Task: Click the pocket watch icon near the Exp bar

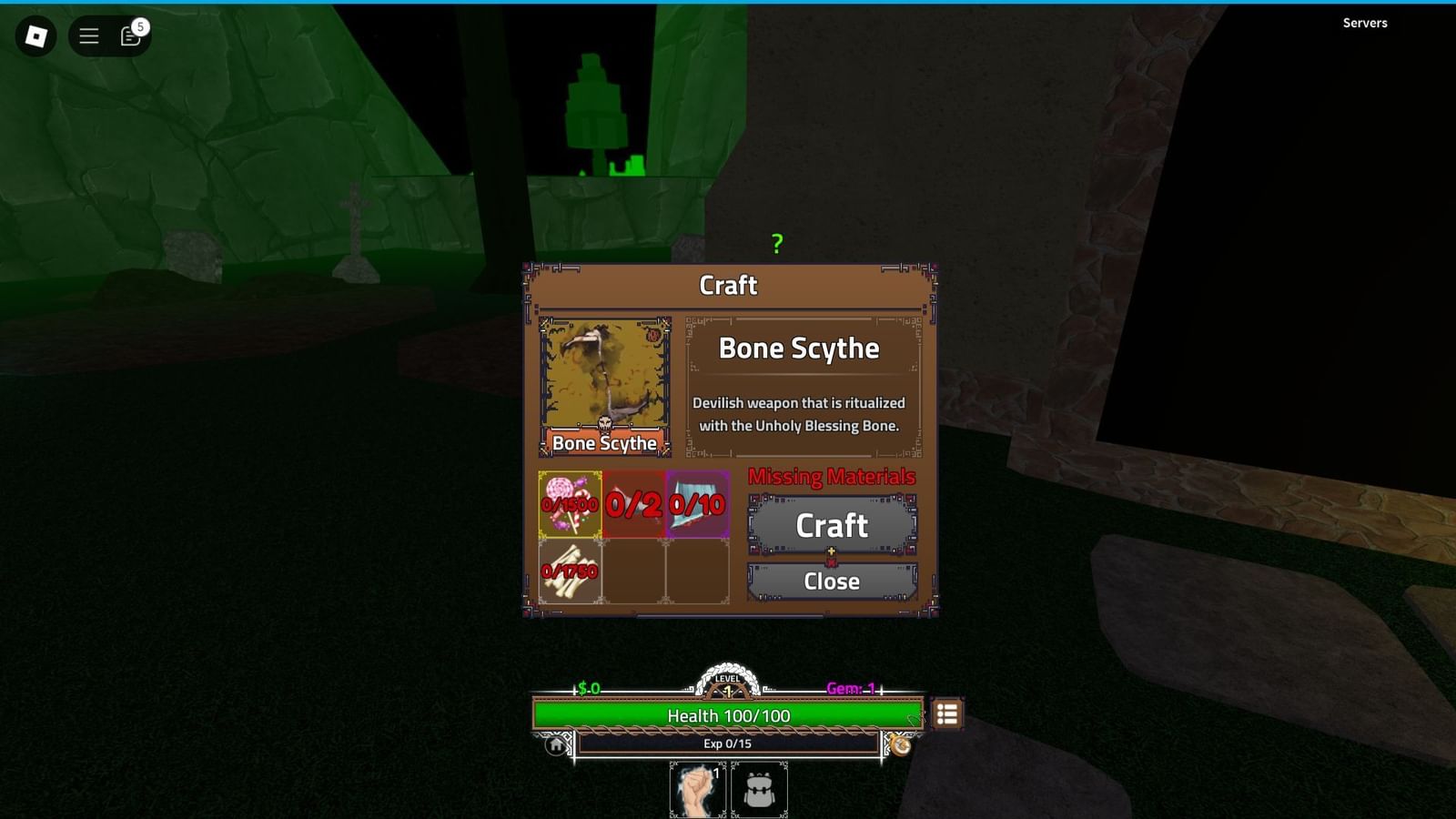Action: [x=902, y=746]
